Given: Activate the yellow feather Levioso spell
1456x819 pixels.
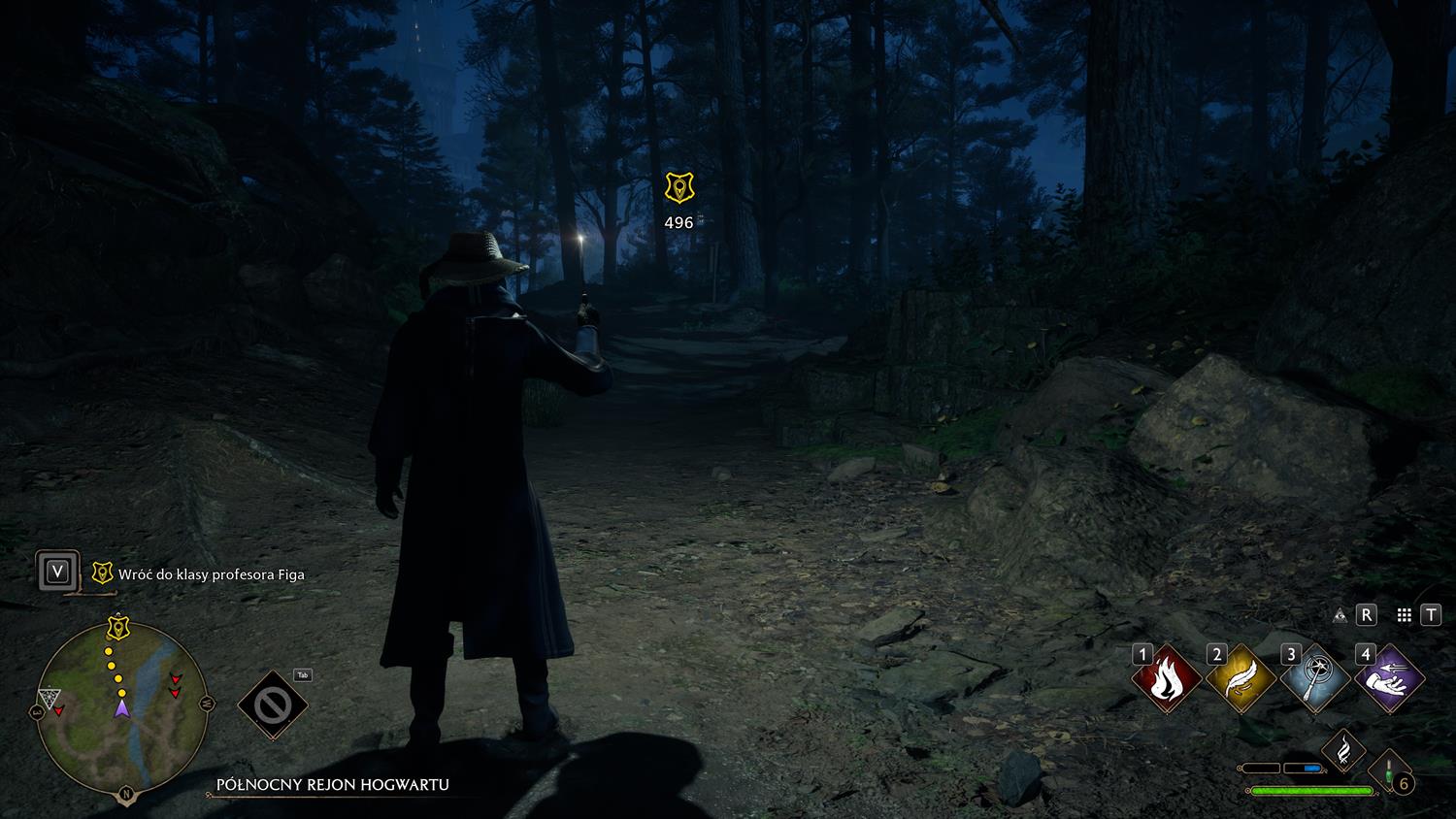Looking at the screenshot, I should 1241,679.
